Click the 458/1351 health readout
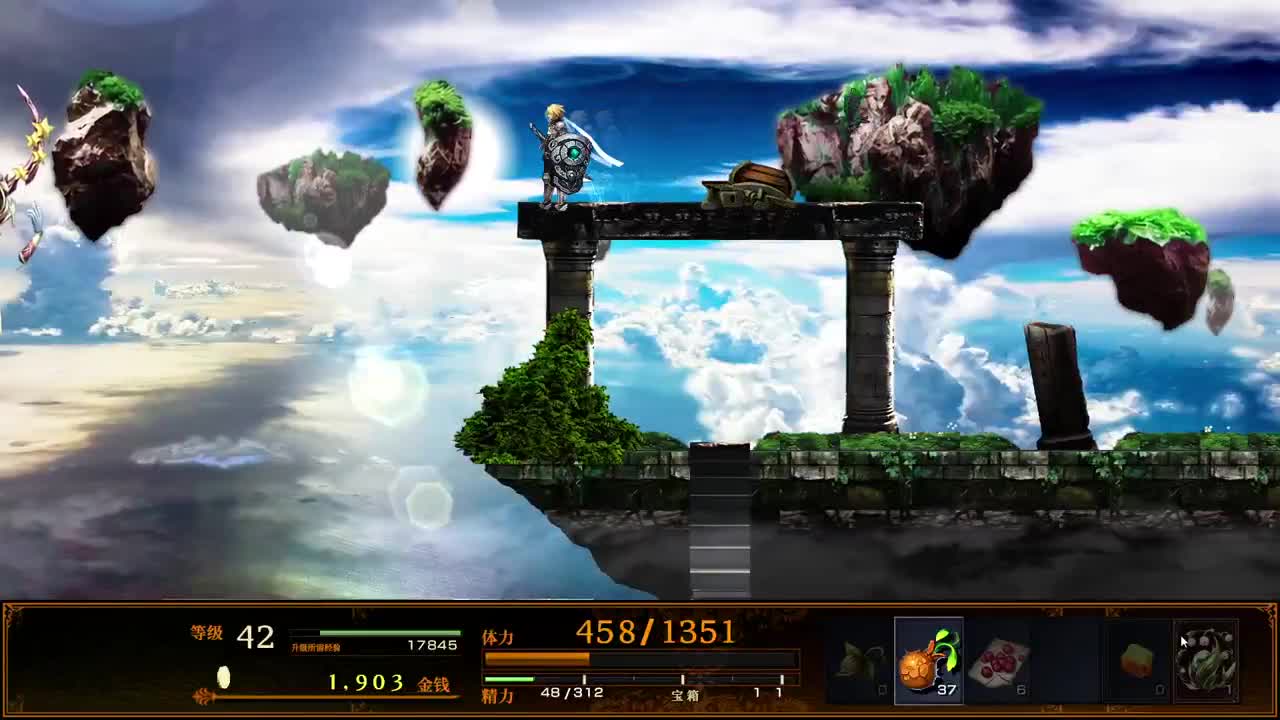This screenshot has width=1280, height=720. (x=655, y=628)
